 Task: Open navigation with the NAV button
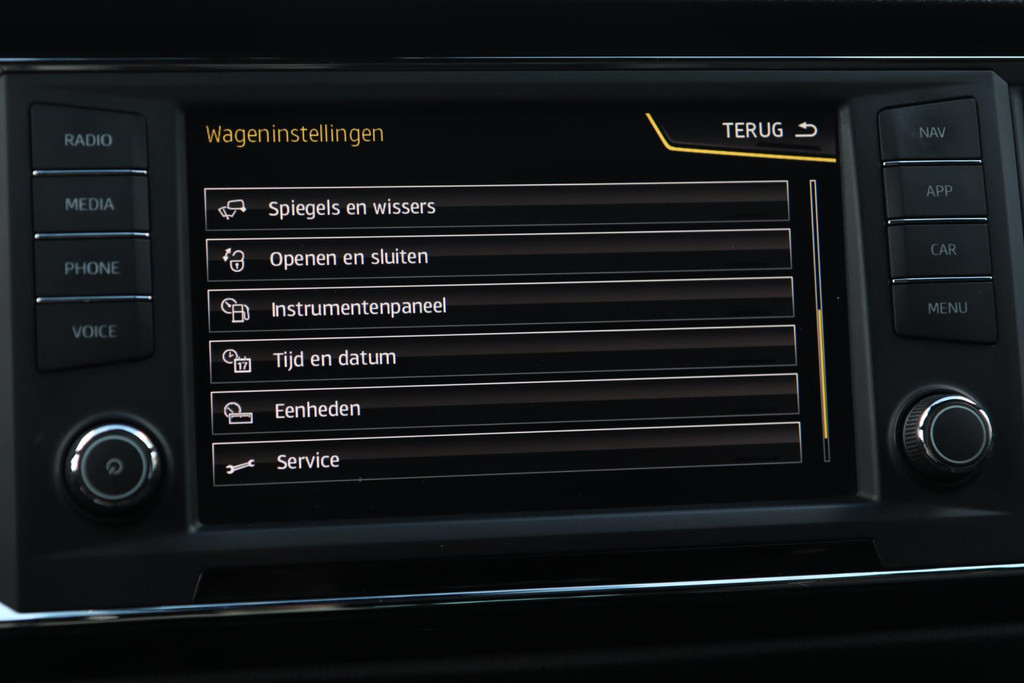coord(931,132)
